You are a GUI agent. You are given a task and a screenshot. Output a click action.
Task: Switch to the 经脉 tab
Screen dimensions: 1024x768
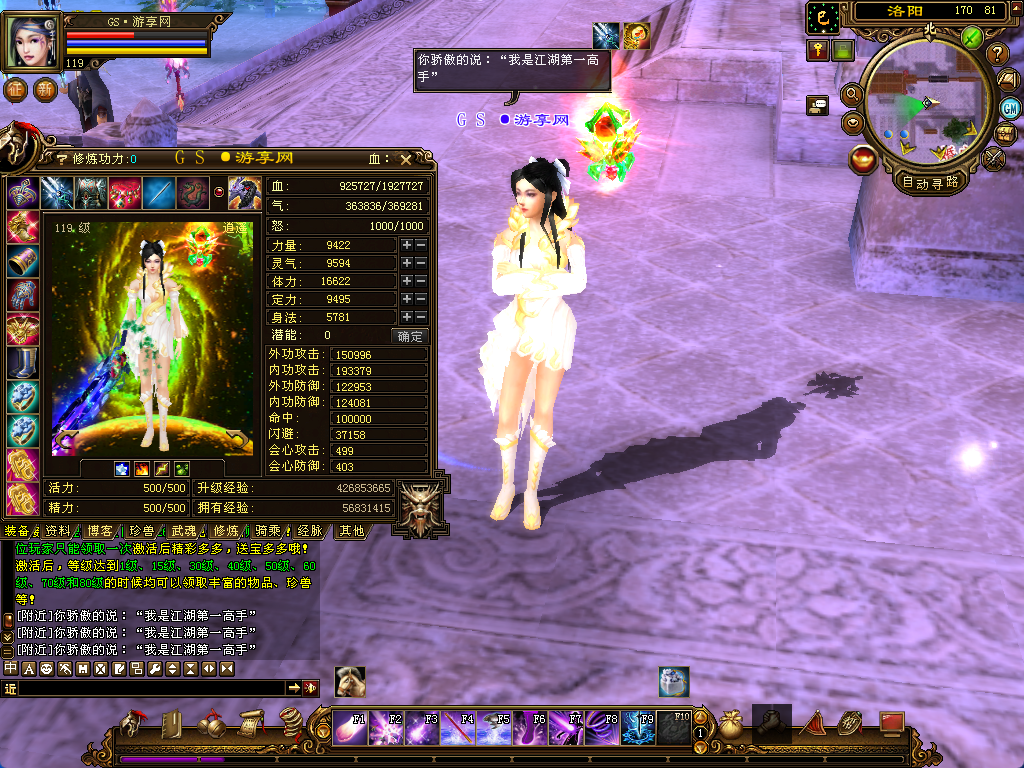310,531
